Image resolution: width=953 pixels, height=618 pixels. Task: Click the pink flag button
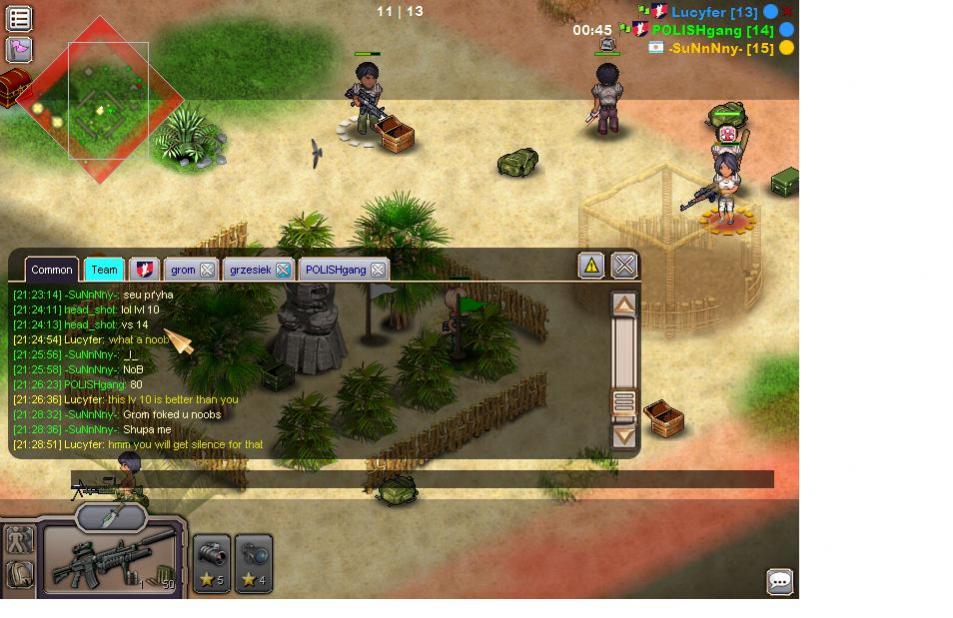click(19, 49)
